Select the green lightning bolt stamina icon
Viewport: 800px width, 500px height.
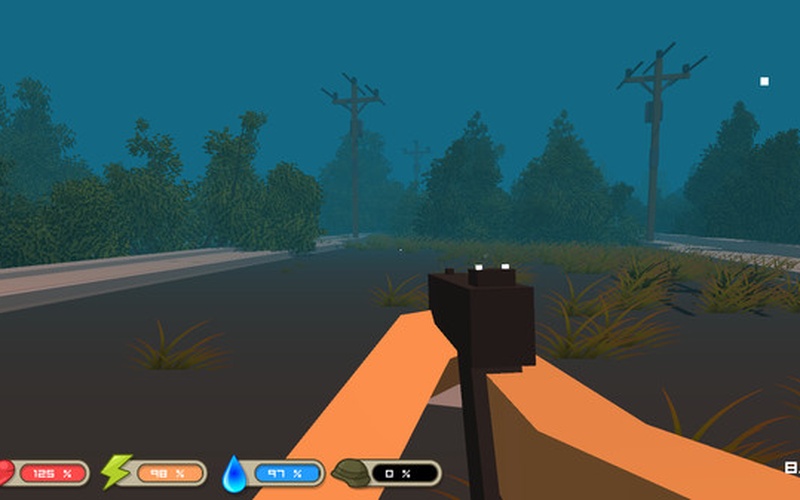116,471
